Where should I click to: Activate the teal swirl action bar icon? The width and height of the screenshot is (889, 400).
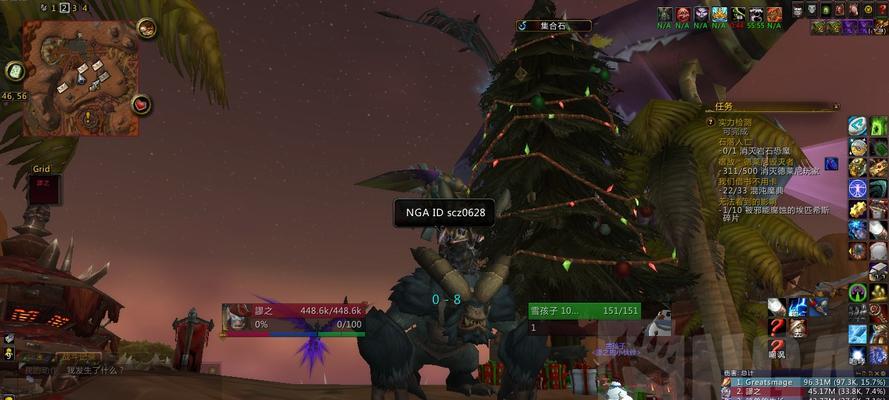pos(857,125)
